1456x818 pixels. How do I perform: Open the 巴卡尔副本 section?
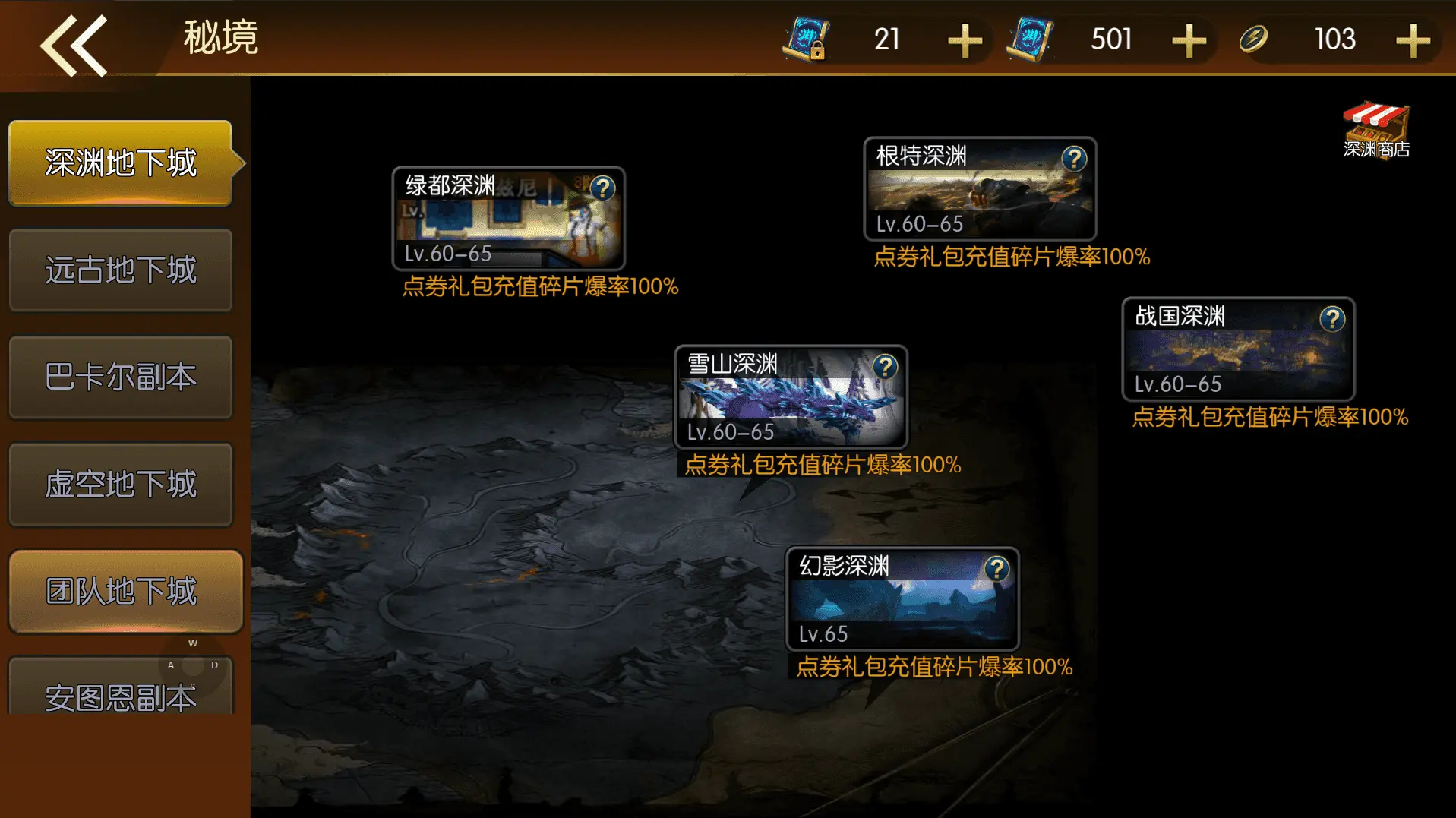(122, 377)
